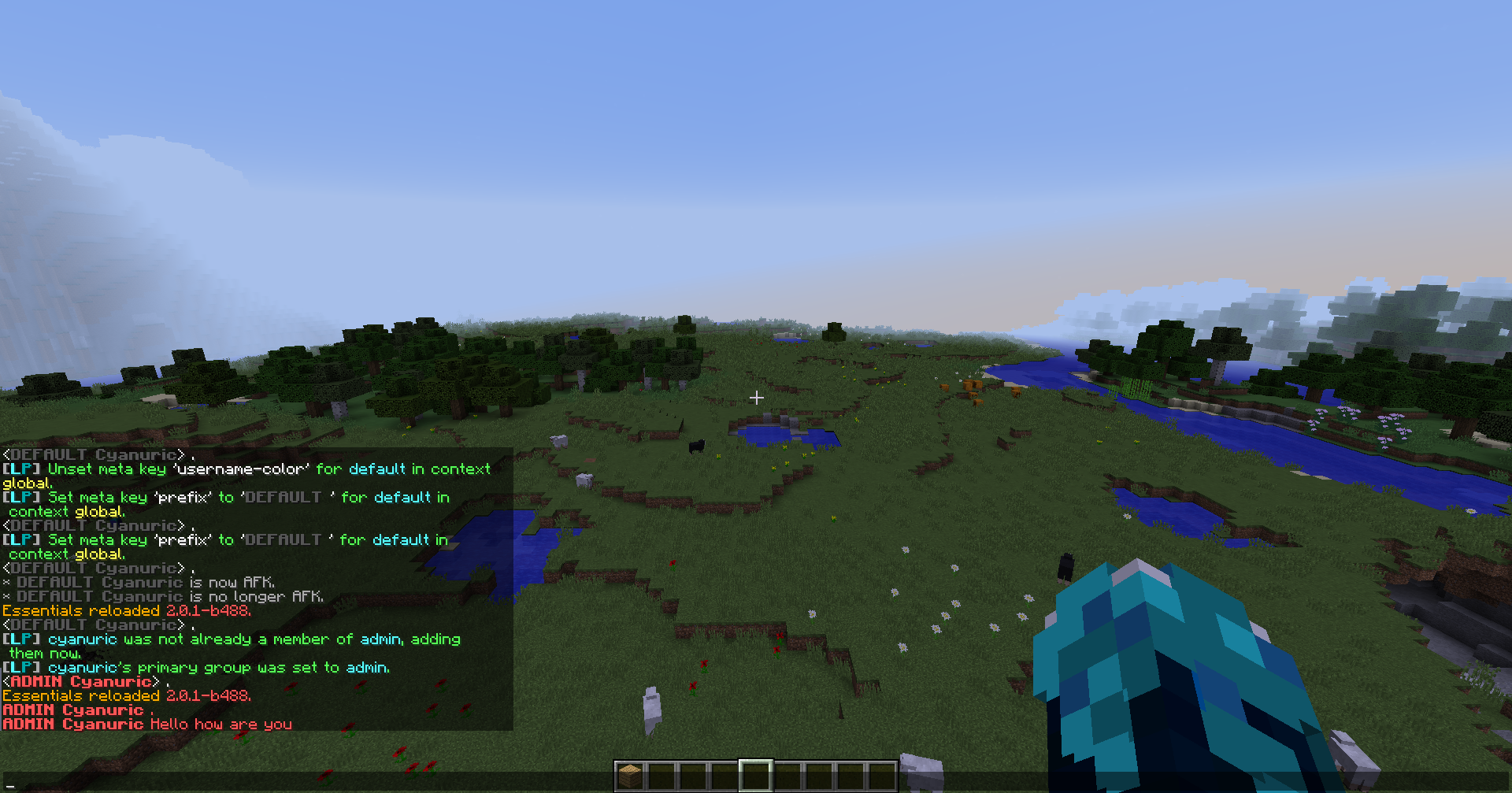Click hotbar slot two next to the planks

point(661,773)
